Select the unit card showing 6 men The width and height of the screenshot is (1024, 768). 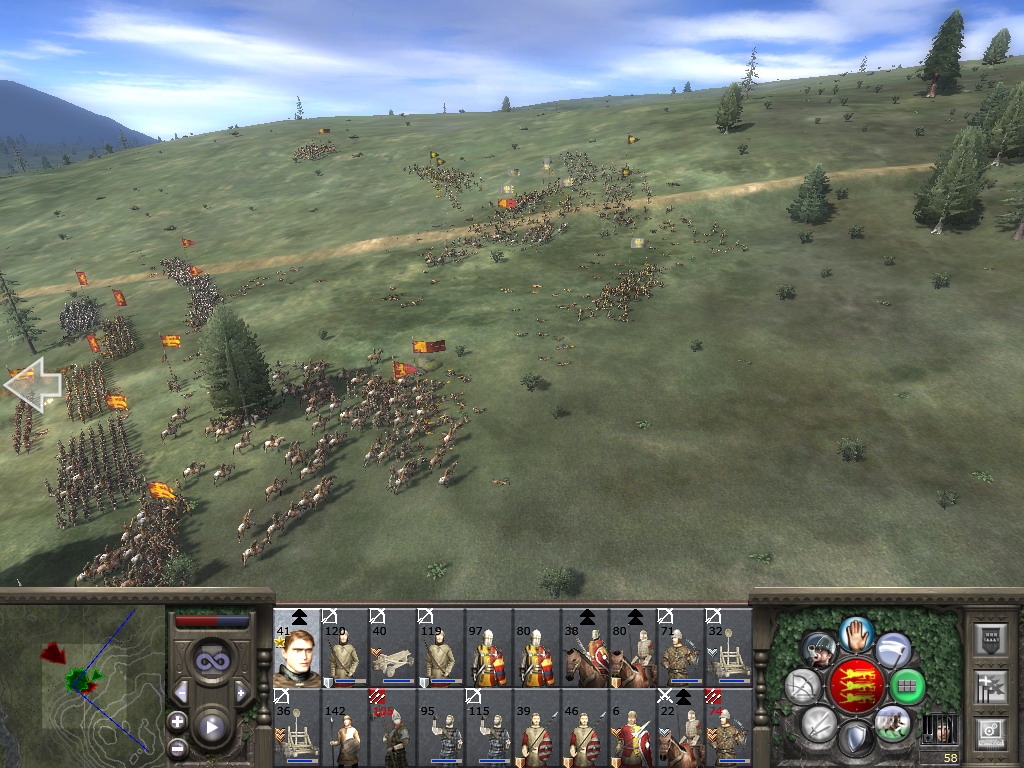tap(632, 729)
